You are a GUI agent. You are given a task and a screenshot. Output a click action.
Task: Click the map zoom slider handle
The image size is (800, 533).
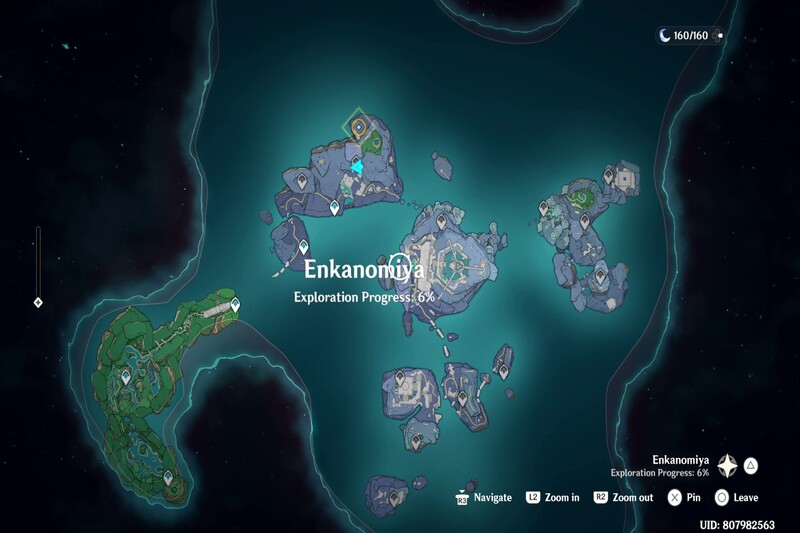point(38,301)
